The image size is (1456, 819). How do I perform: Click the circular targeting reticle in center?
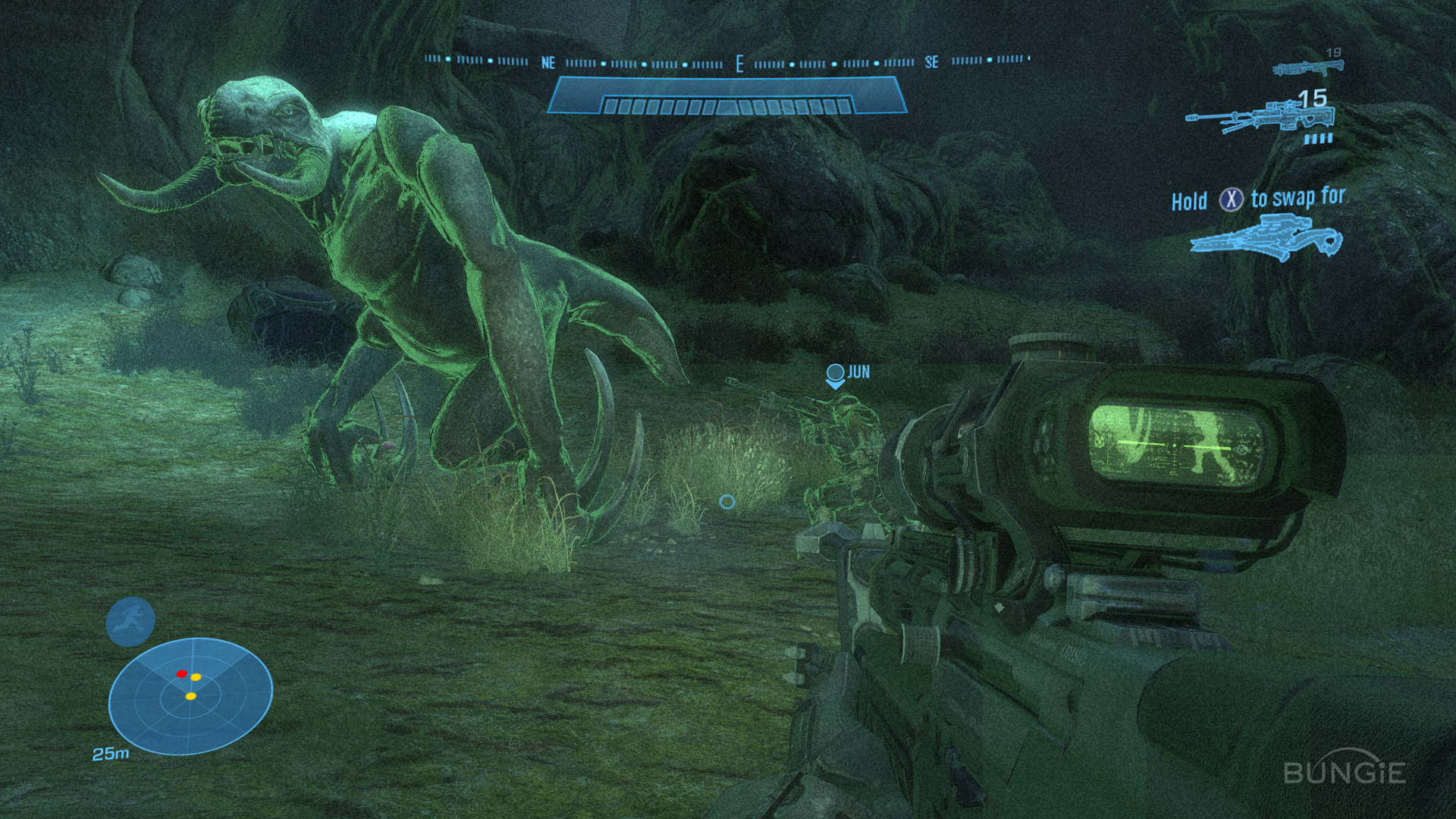tap(726, 500)
